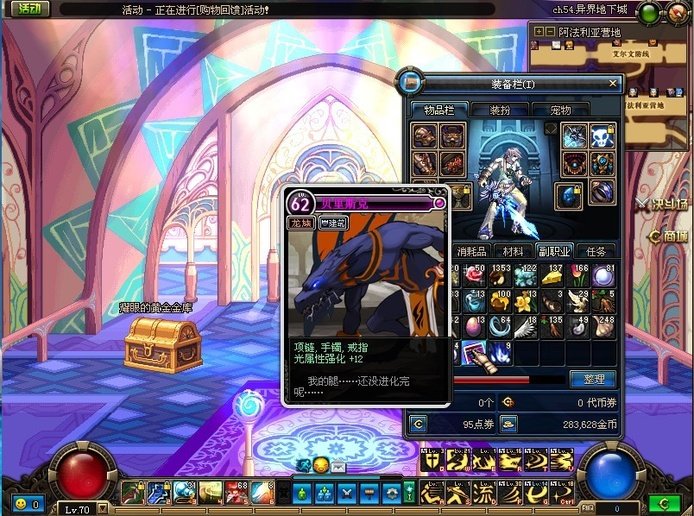This screenshot has width=694, height=516.
Task: Select the skull-and-crossbones equipment slot
Action: (x=603, y=135)
